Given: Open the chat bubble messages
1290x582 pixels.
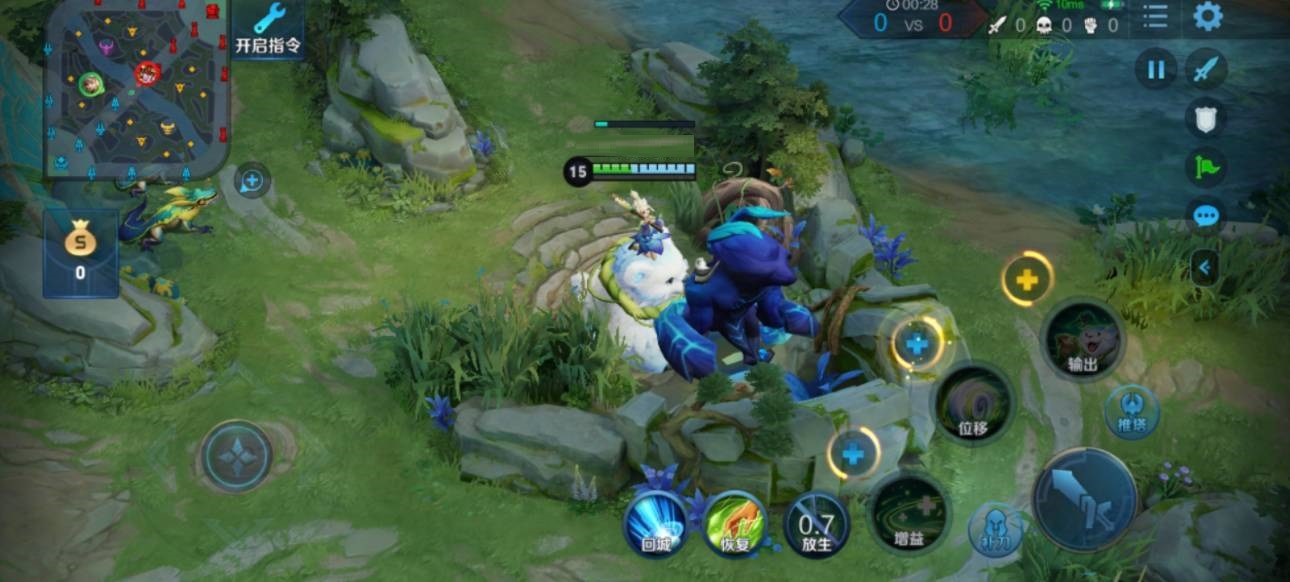Looking at the screenshot, I should click(x=1206, y=215).
